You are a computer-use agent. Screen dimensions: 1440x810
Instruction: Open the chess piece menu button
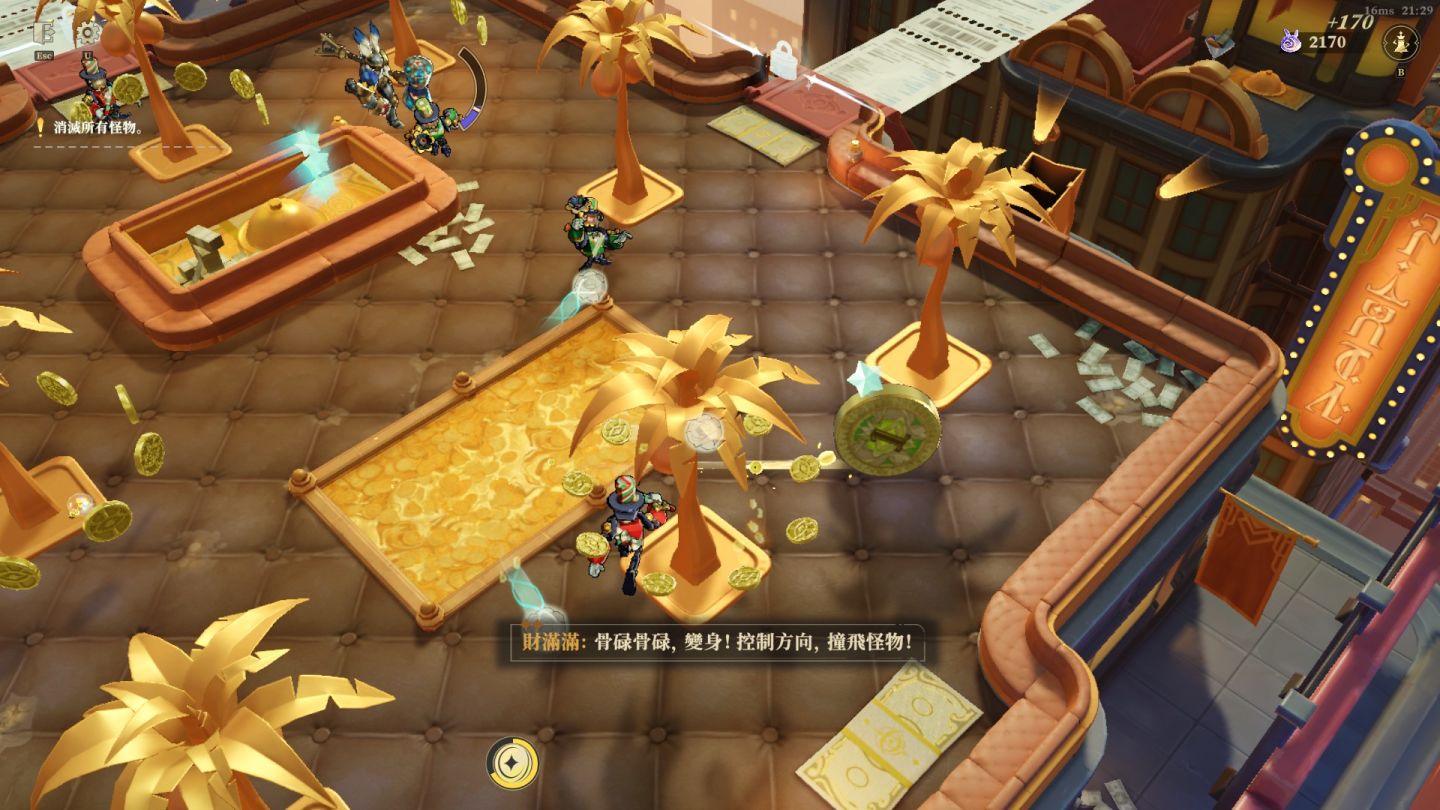(x=1400, y=43)
